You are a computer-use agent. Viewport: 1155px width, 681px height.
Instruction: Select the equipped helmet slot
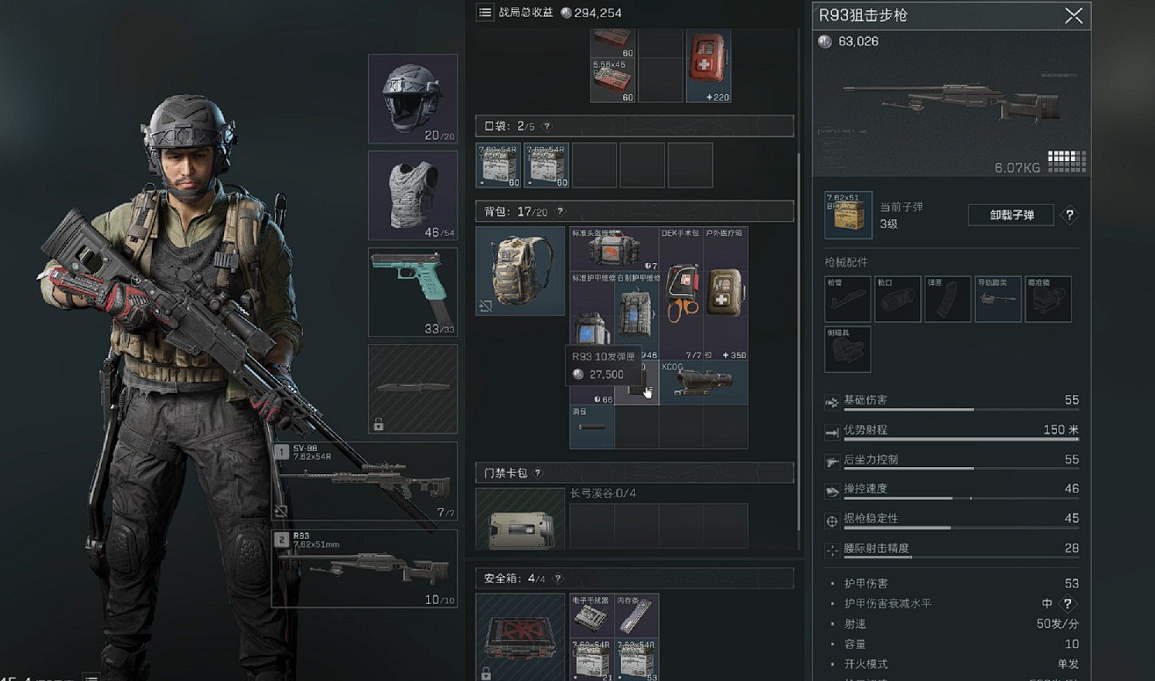412,98
